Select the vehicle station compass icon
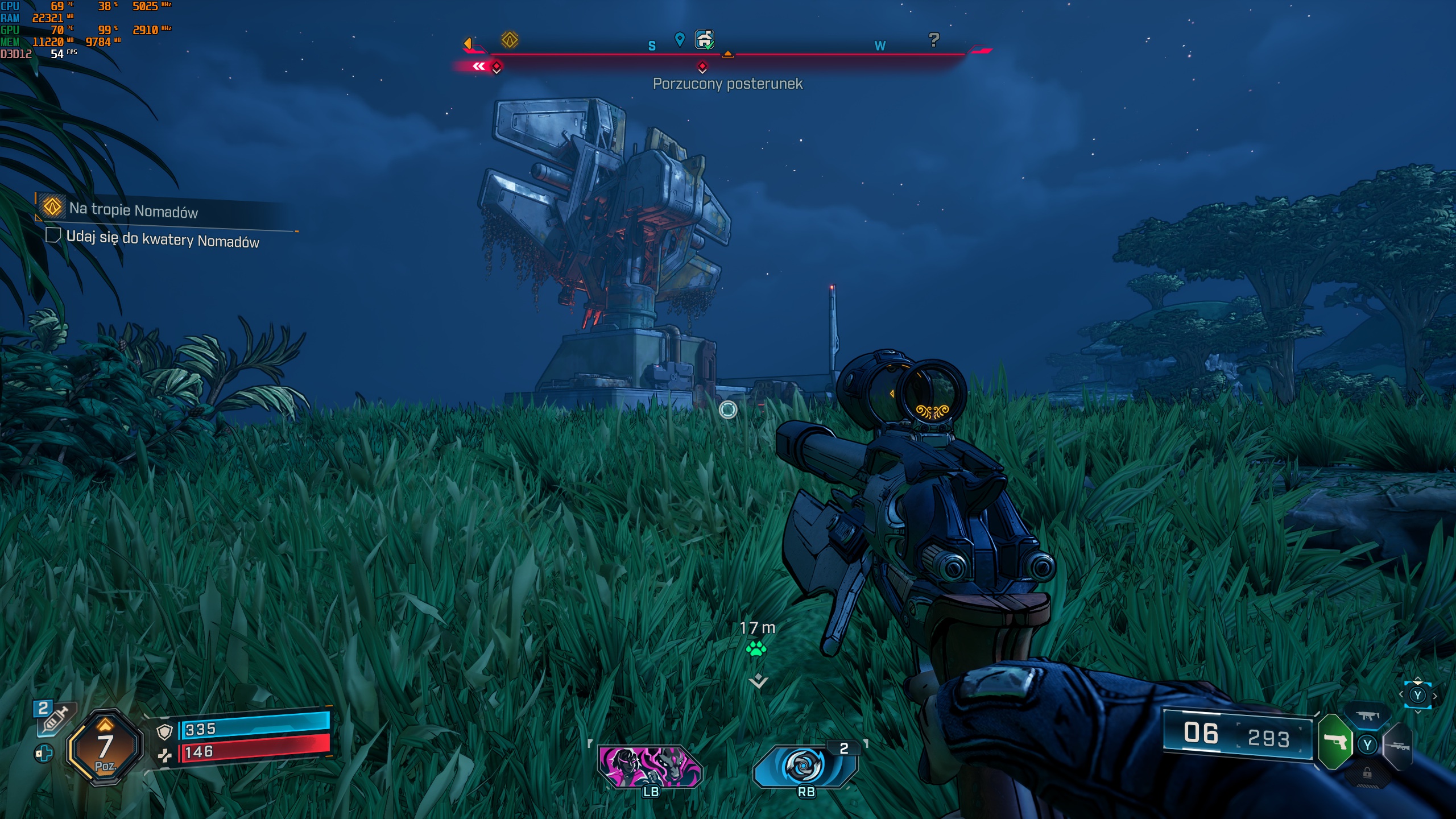The width and height of the screenshot is (1456, 819). pyautogui.click(x=705, y=40)
